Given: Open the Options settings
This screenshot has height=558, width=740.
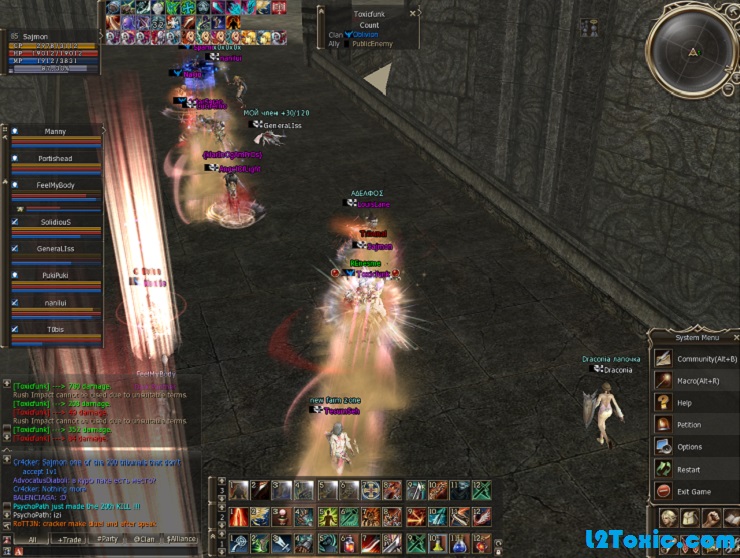Looking at the screenshot, I should (689, 447).
